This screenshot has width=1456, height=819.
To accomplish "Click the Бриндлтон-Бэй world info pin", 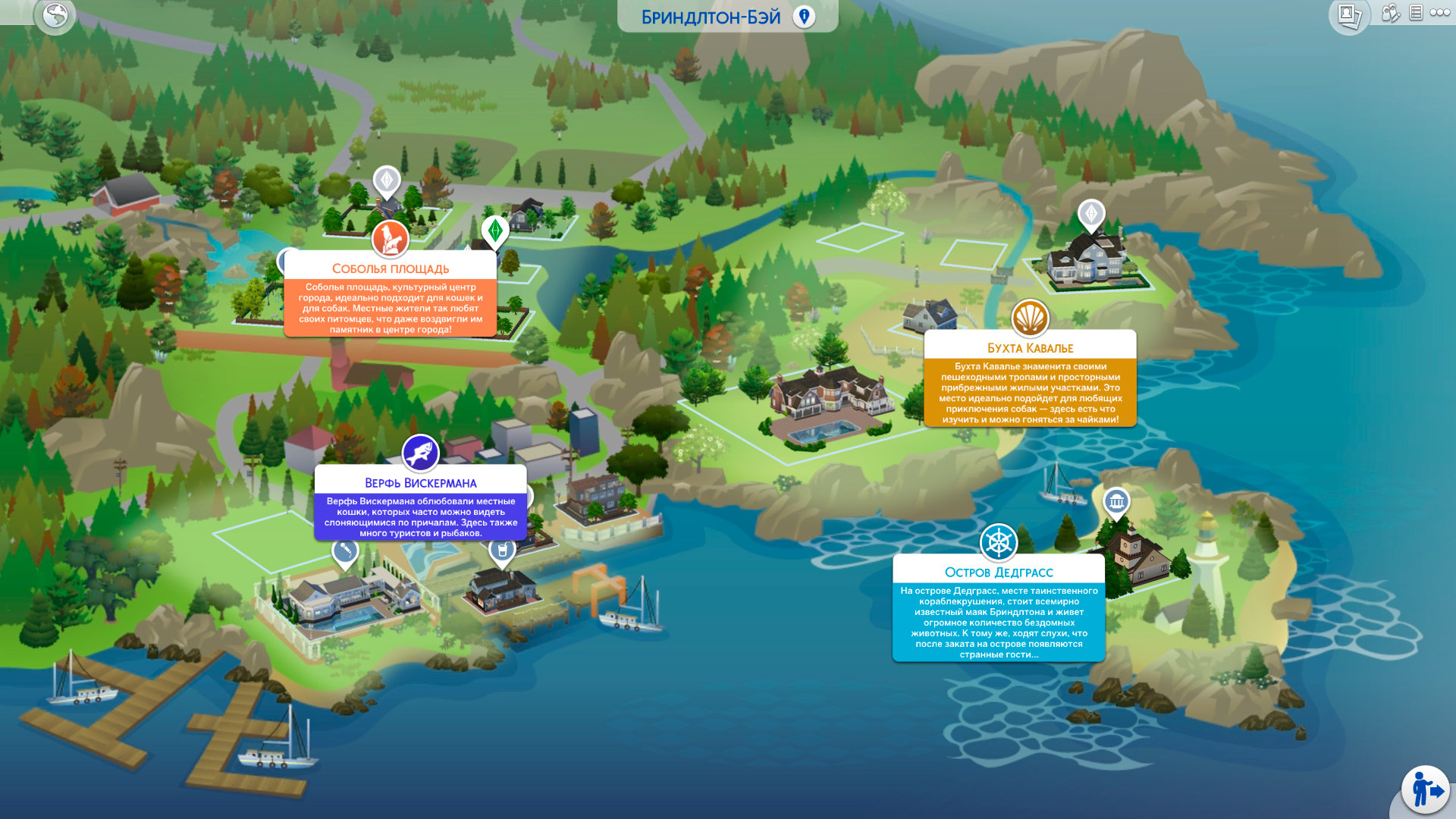I will (804, 17).
